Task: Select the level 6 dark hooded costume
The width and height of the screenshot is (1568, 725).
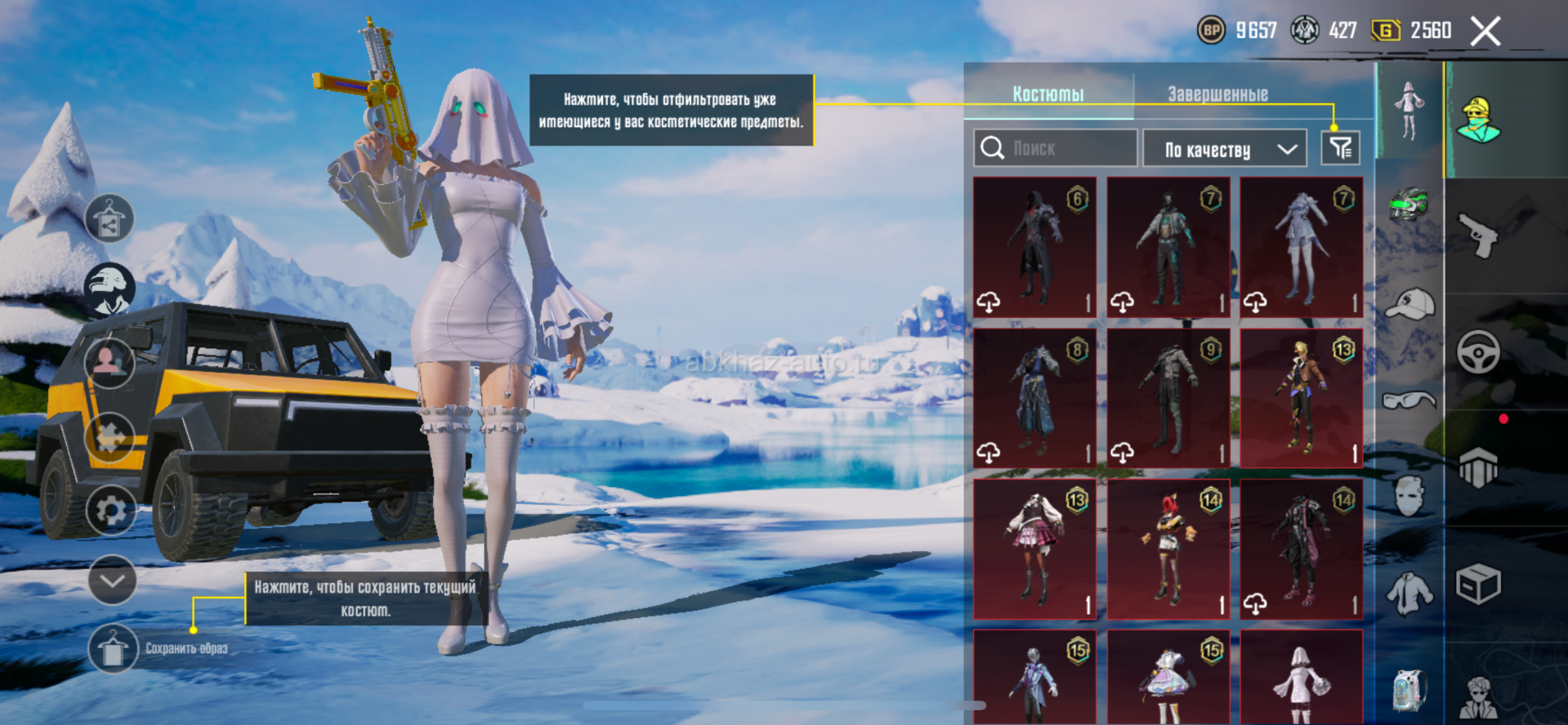Action: 1034,247
